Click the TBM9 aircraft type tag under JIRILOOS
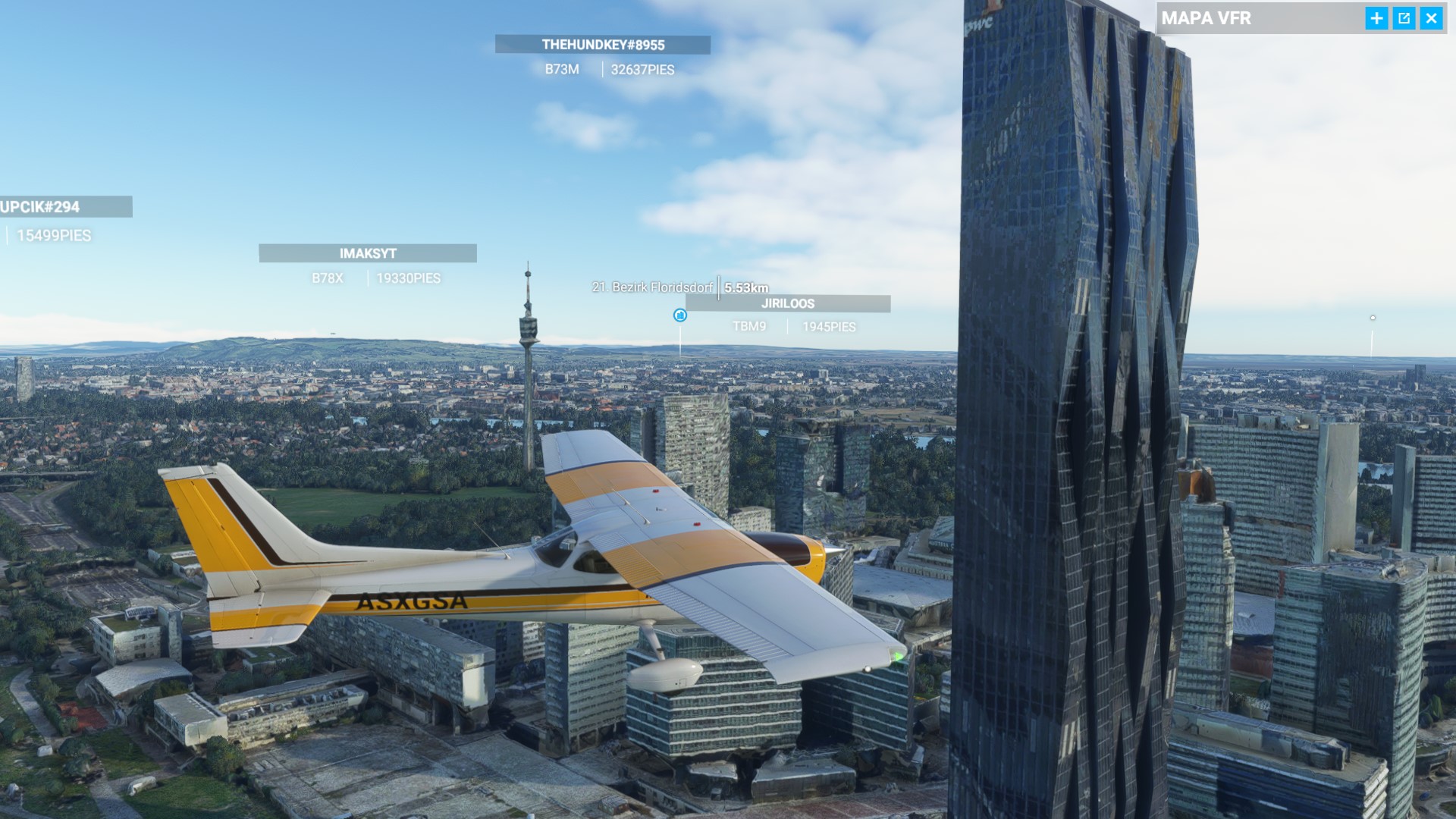 coord(749,326)
